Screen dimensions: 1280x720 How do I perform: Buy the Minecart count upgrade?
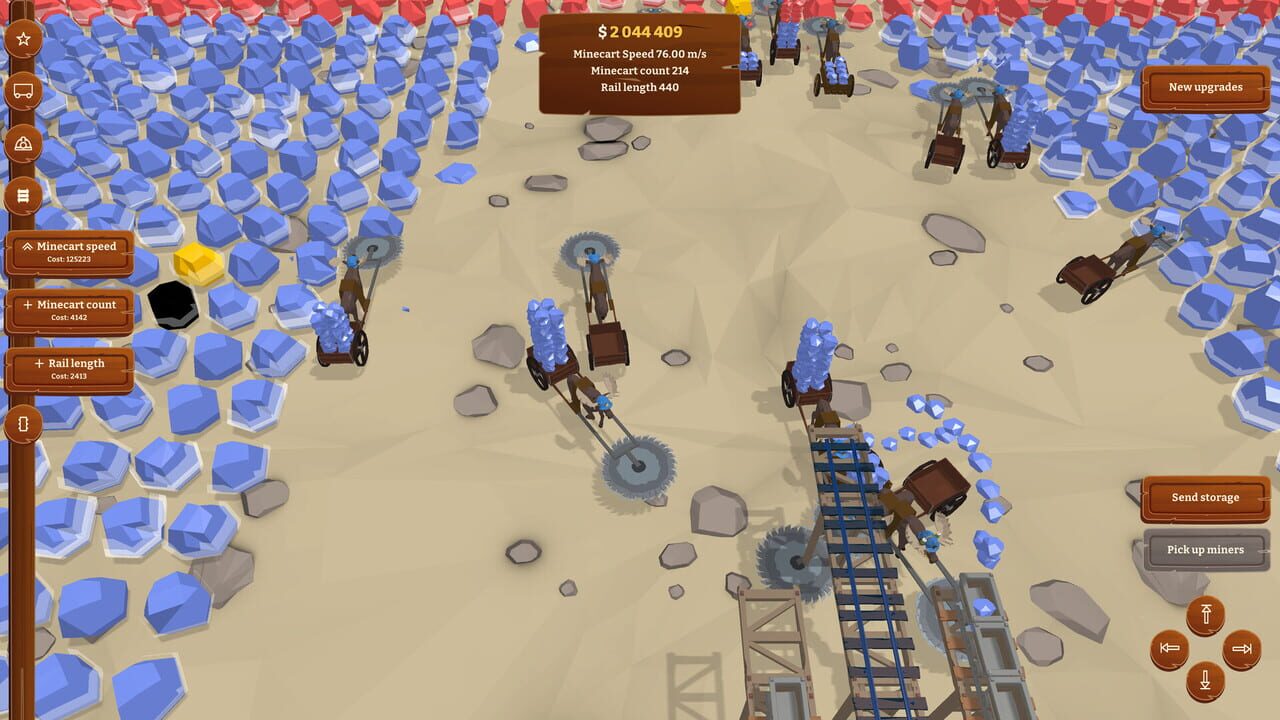point(70,310)
